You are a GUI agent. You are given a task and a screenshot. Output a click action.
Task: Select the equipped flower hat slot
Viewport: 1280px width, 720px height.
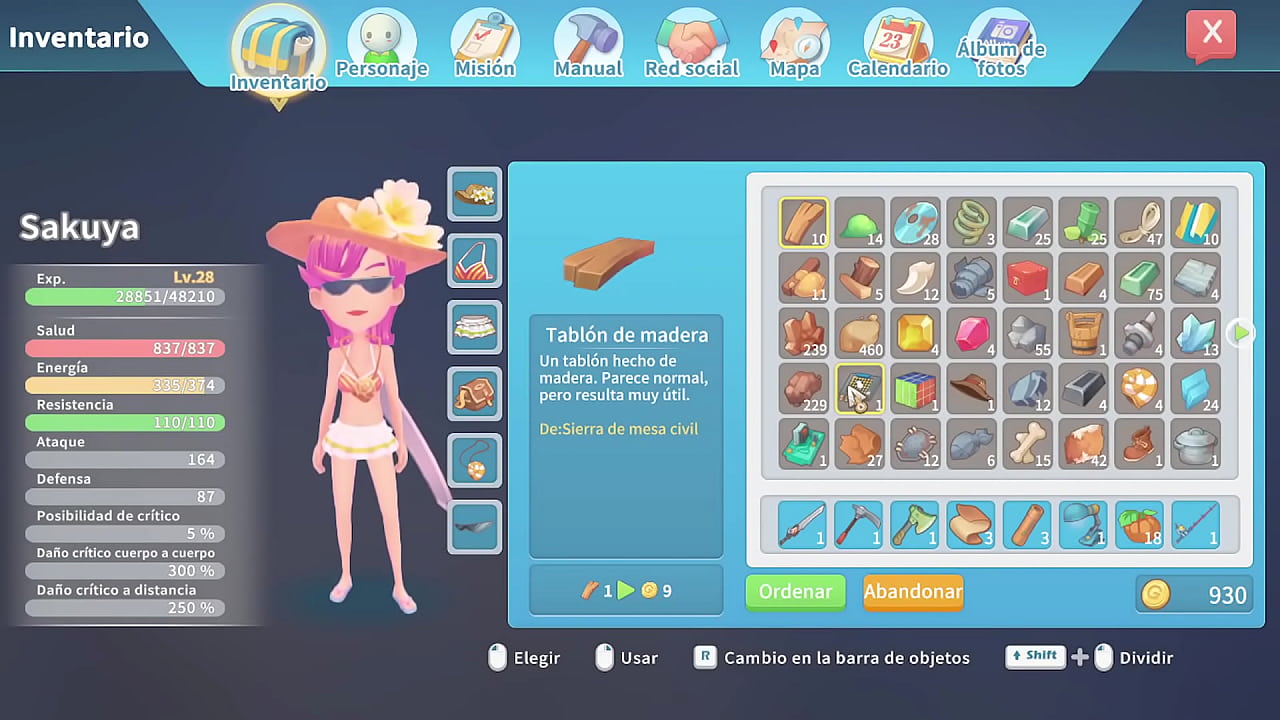[x=475, y=193]
